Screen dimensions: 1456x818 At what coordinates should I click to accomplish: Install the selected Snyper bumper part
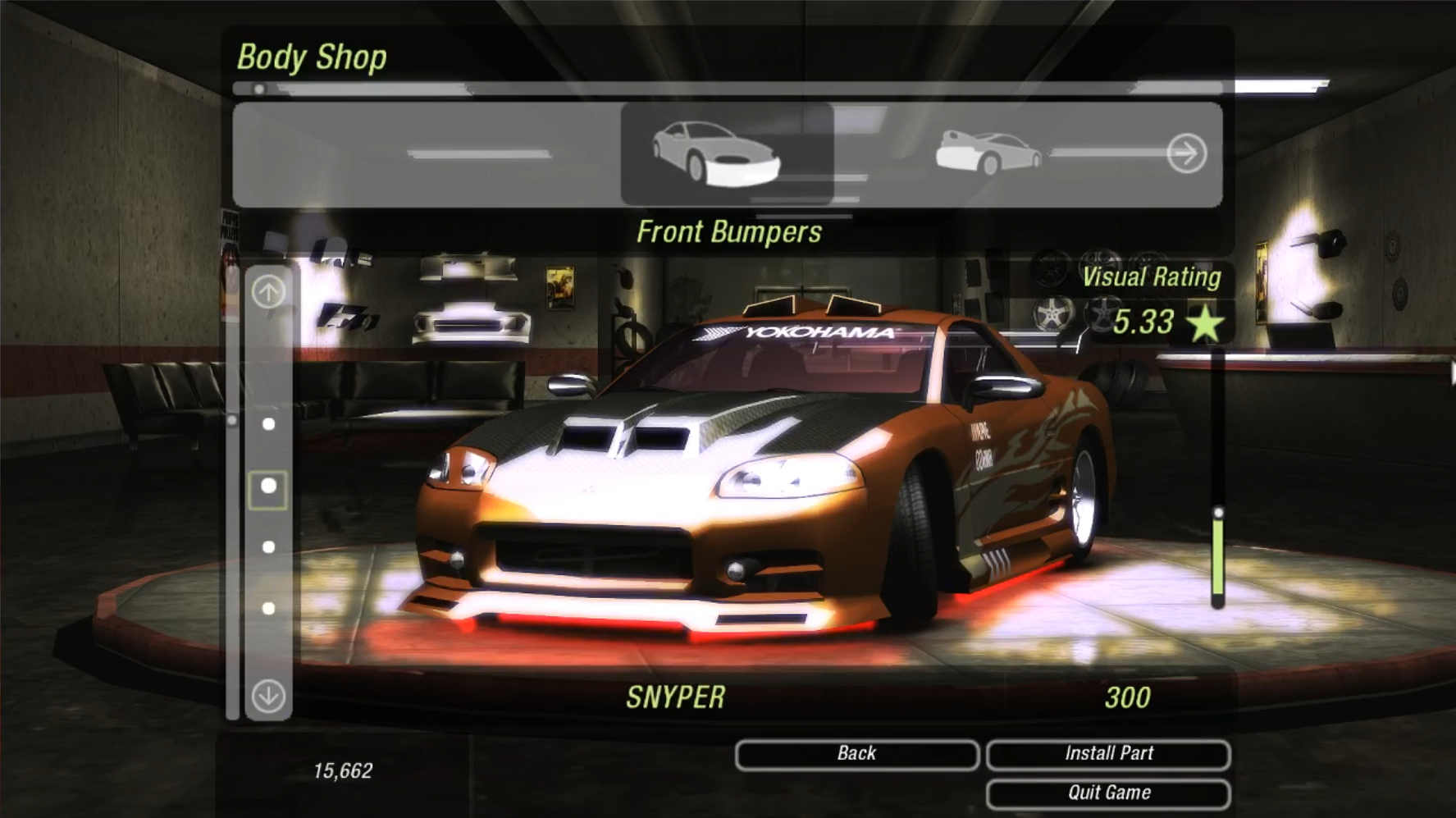[1108, 754]
